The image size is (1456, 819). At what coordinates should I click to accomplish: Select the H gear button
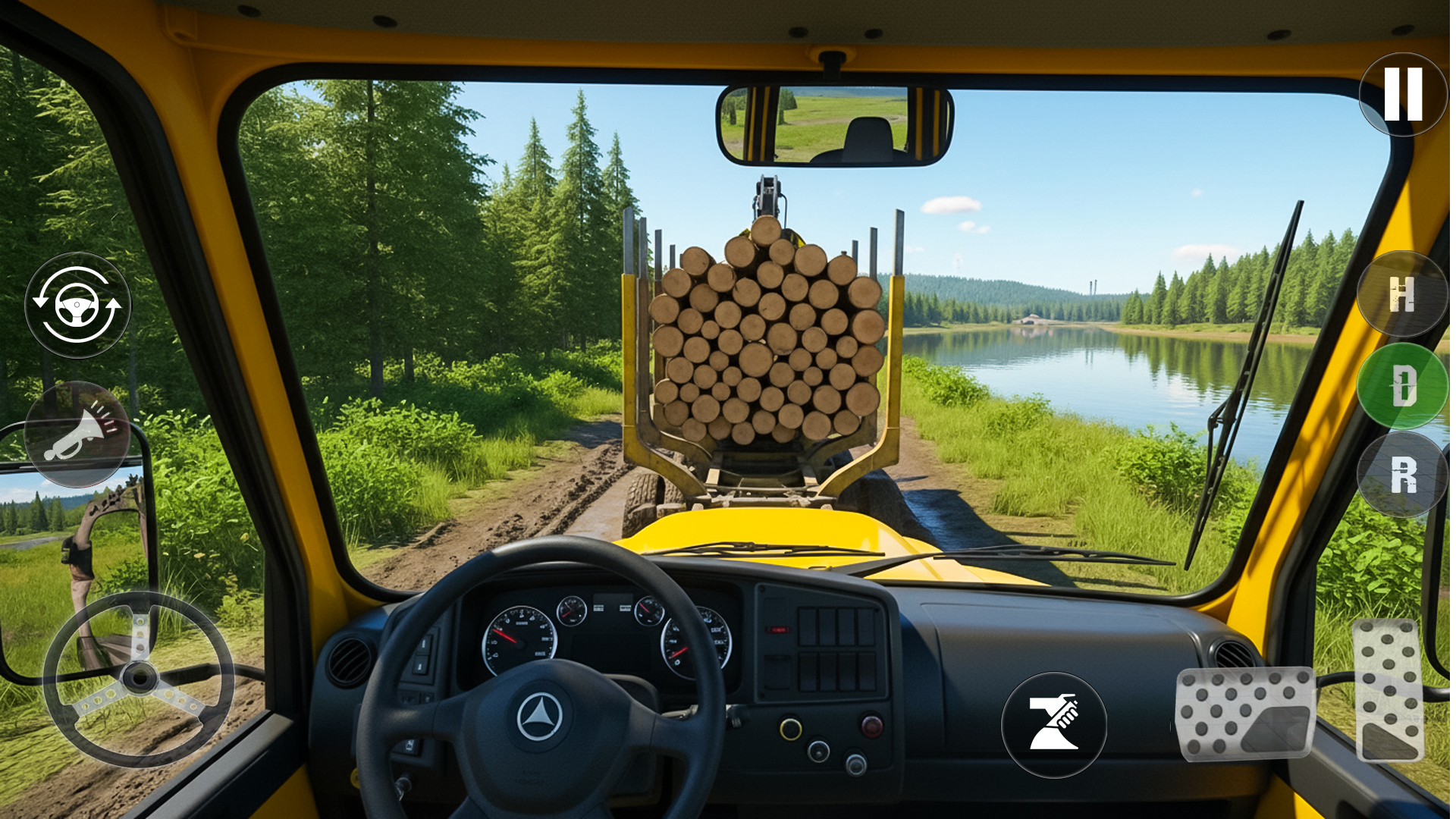coord(1402,296)
